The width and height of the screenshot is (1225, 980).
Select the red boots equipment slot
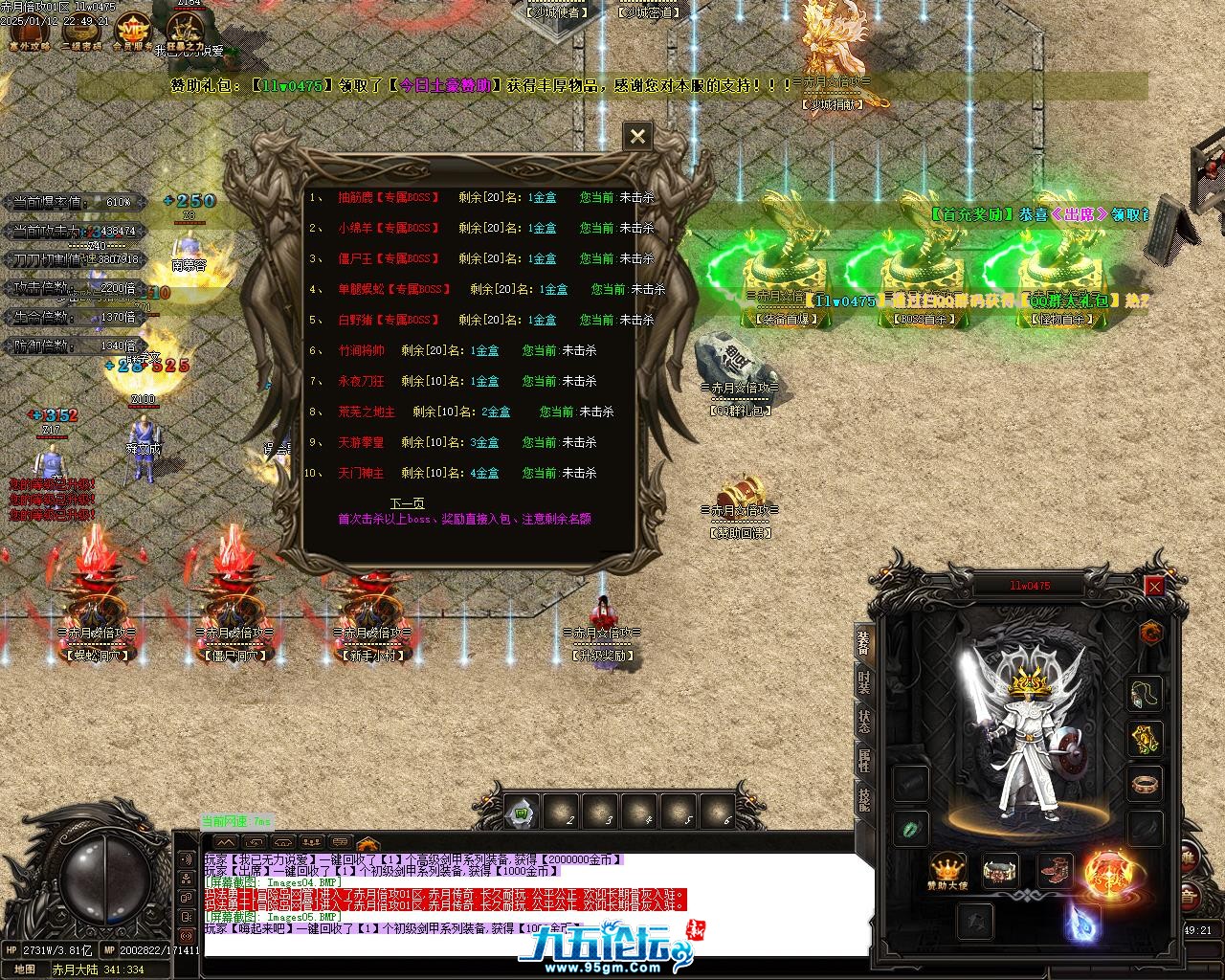click(1056, 870)
